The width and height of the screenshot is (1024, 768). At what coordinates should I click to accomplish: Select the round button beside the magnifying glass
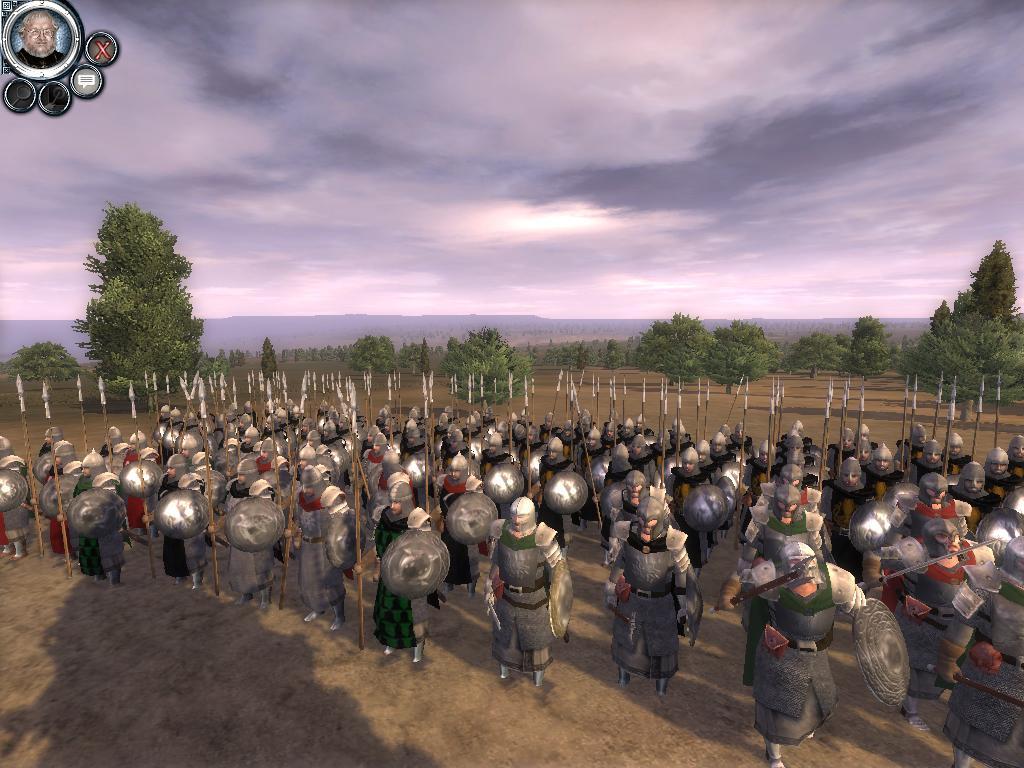(x=54, y=97)
